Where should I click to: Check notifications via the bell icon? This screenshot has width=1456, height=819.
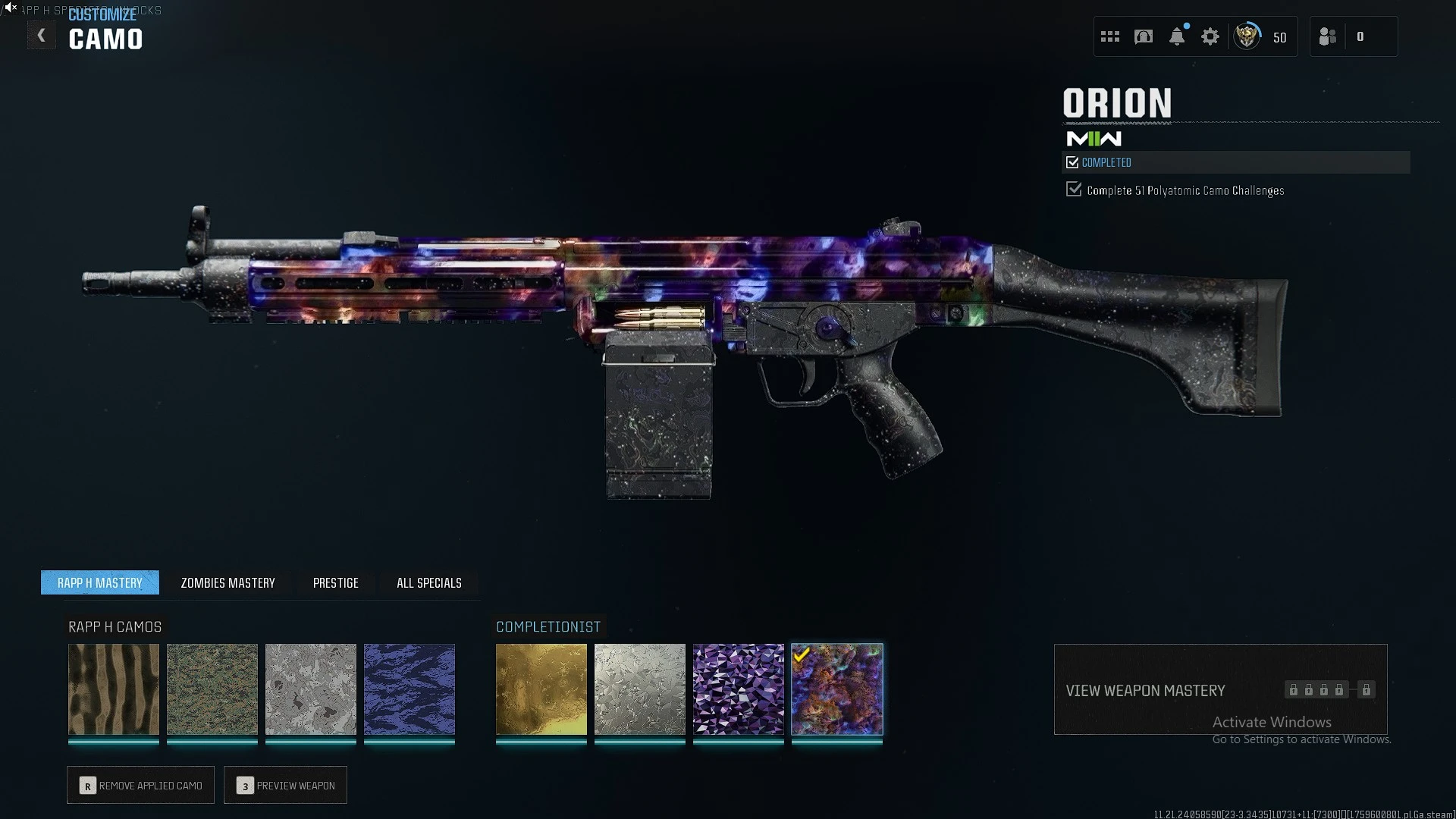[x=1177, y=36]
